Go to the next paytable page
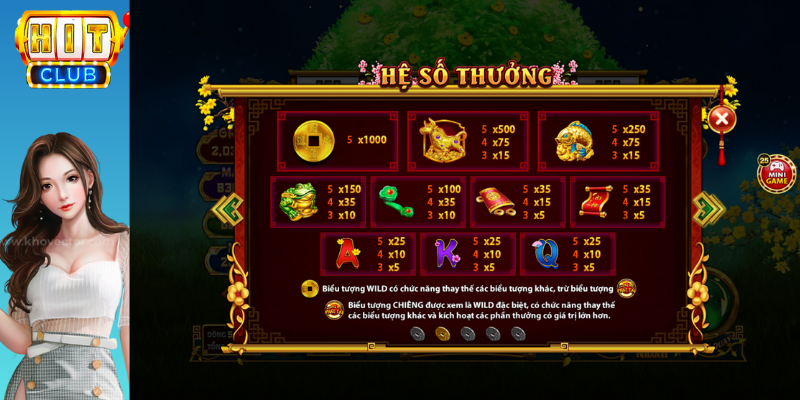 pyautogui.click(x=708, y=208)
